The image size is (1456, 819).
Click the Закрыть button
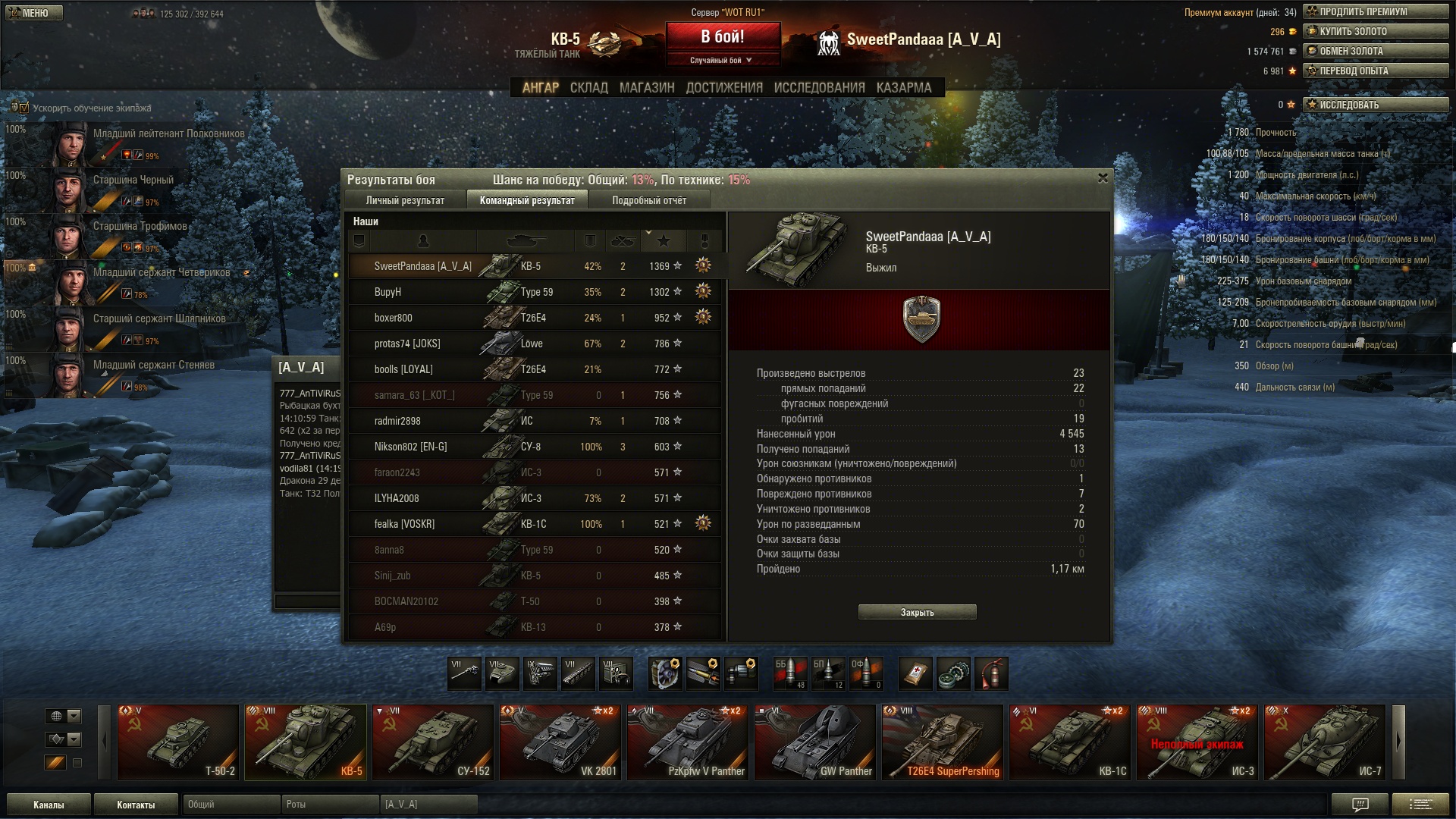pyautogui.click(x=917, y=612)
